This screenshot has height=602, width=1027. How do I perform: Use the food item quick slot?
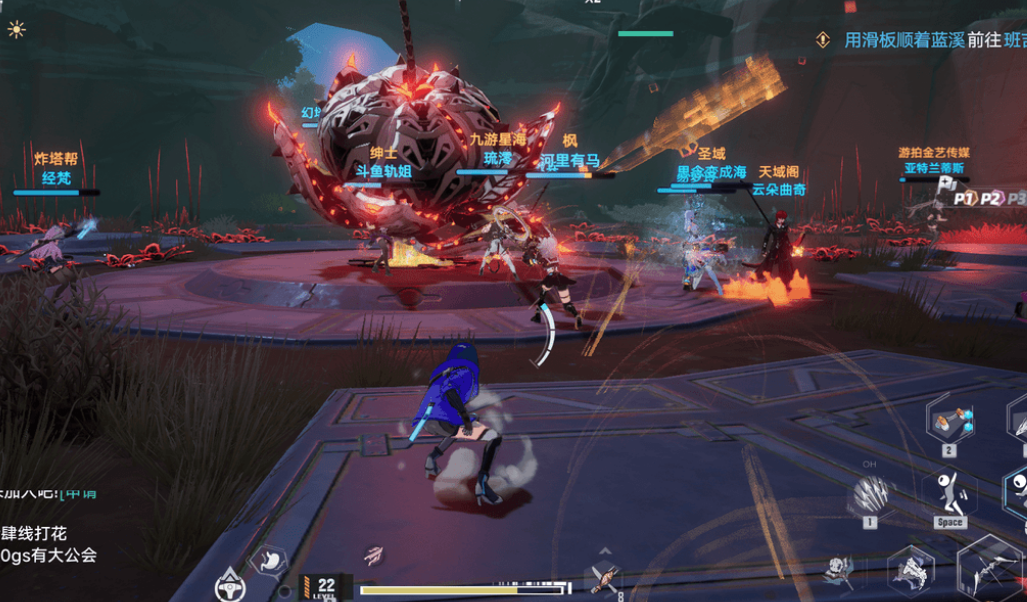604,576
